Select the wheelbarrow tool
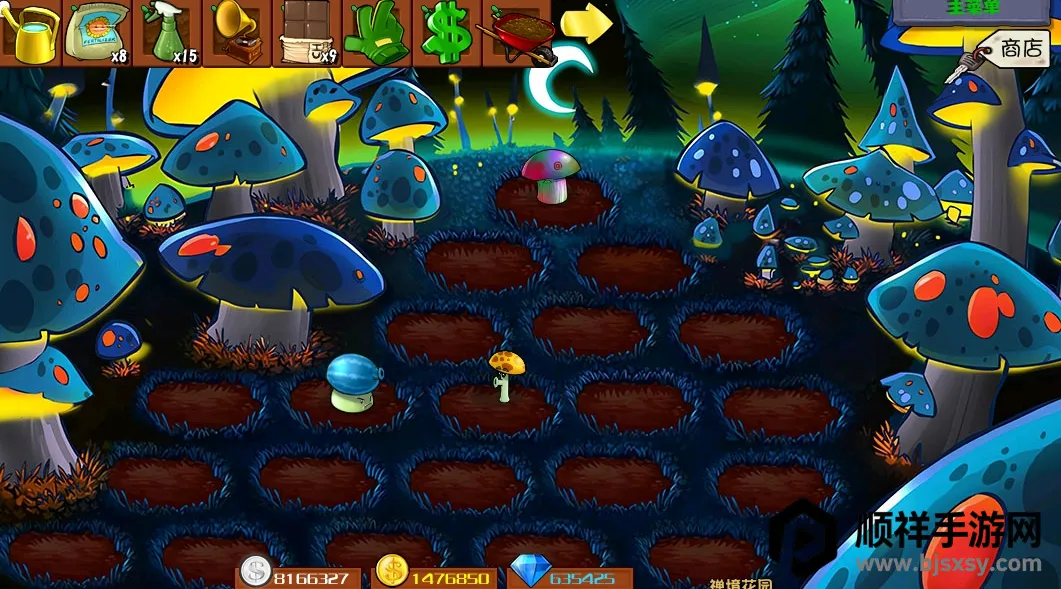This screenshot has height=589, width=1061. coord(516,32)
